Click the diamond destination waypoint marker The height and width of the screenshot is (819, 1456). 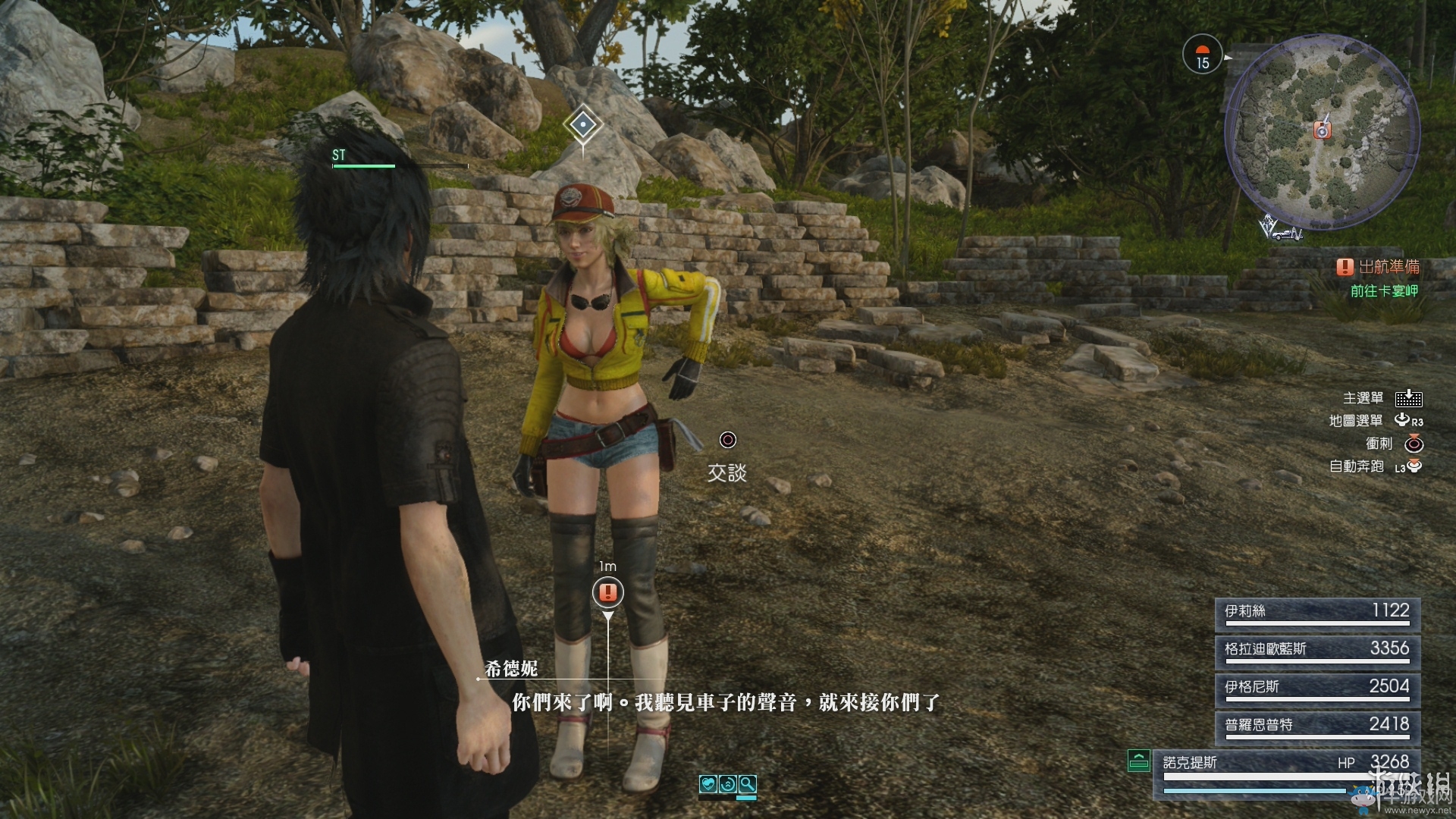(x=582, y=123)
